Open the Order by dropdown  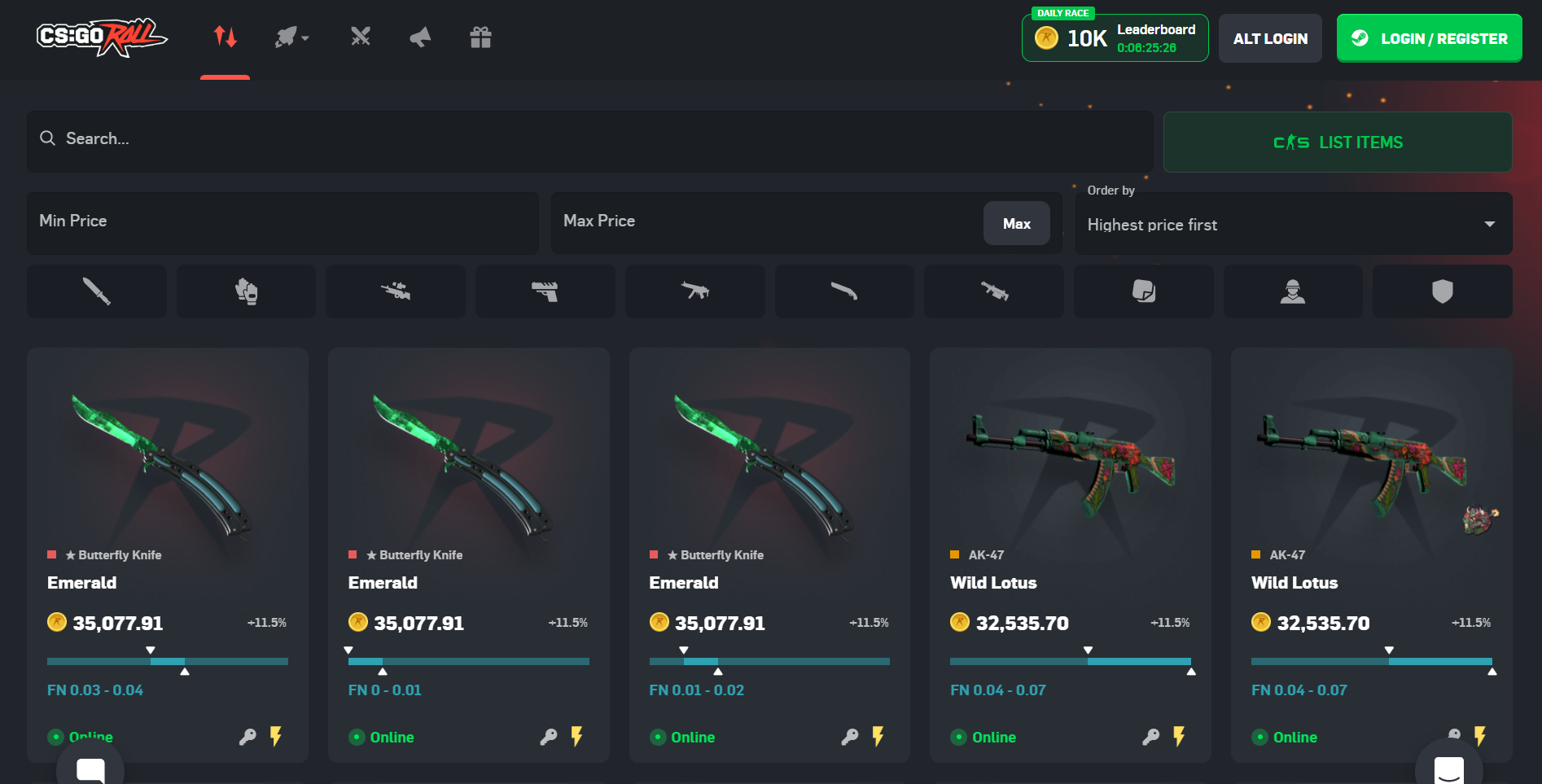[x=1293, y=225]
